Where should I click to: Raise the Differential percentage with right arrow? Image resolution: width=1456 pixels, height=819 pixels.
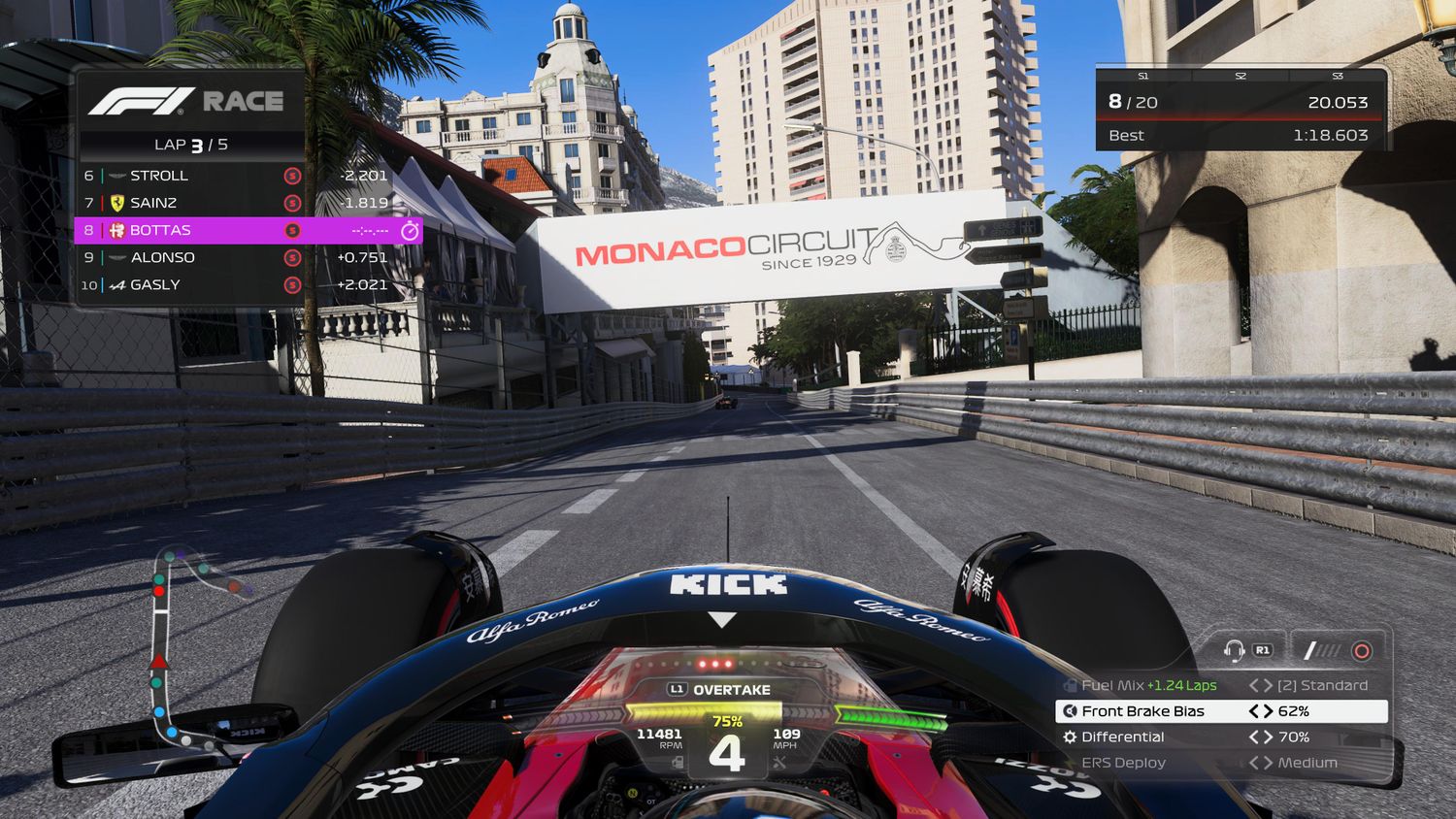coord(1268,737)
